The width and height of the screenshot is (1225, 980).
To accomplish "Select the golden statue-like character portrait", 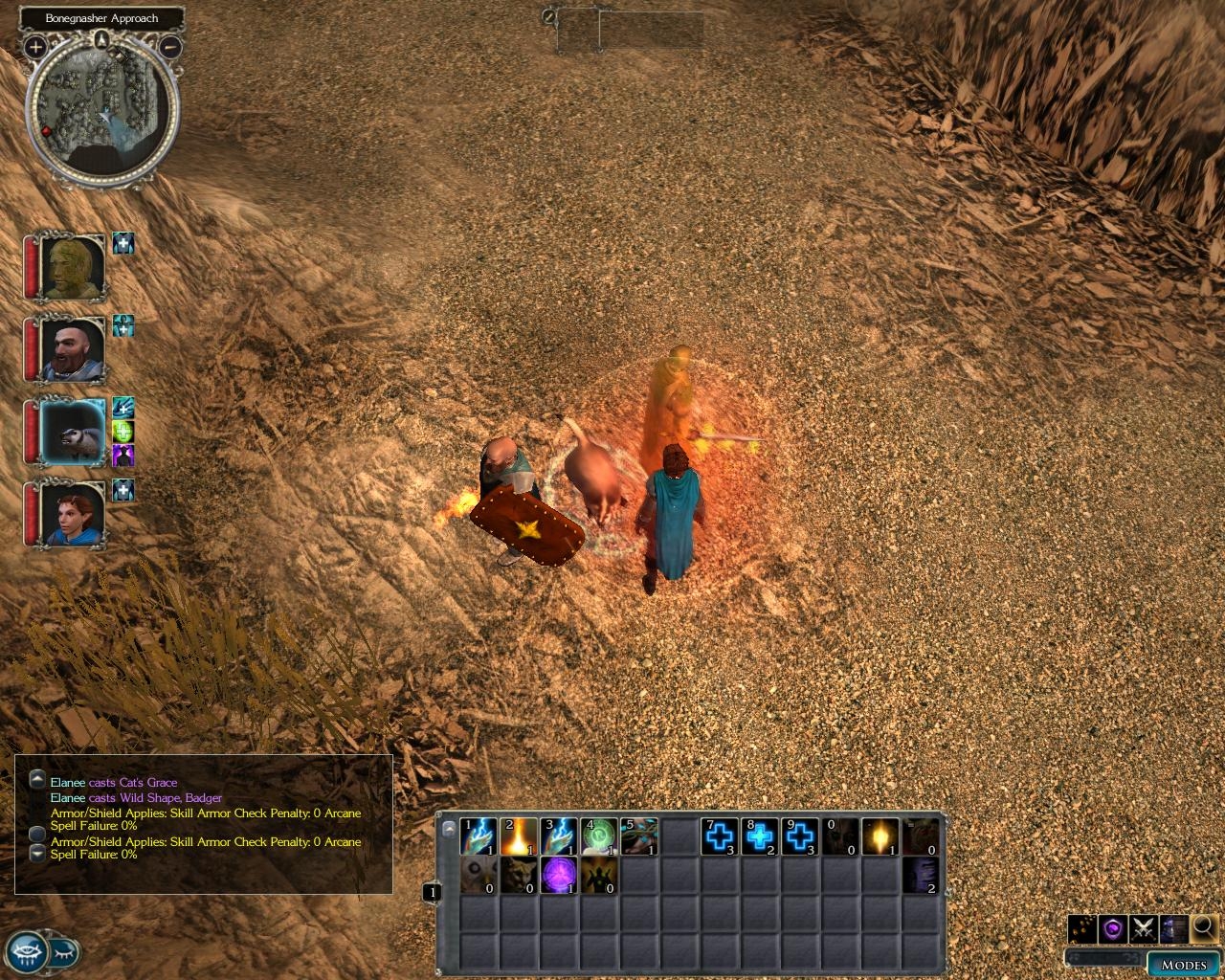I will (x=72, y=266).
